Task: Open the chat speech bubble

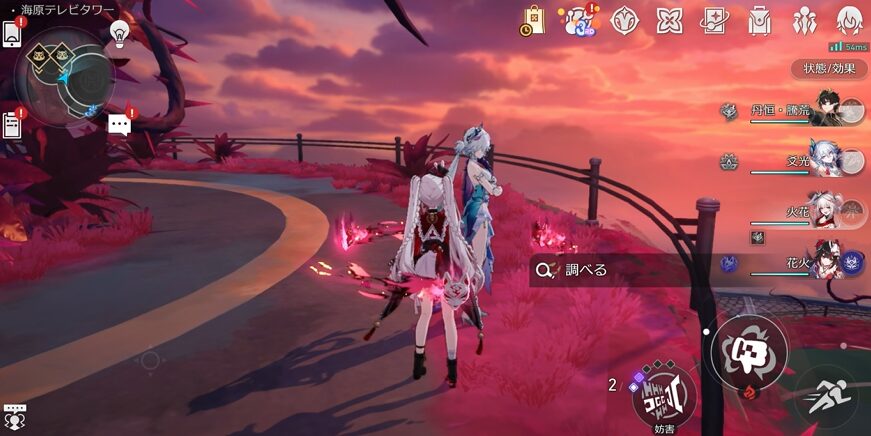Action: [x=120, y=125]
